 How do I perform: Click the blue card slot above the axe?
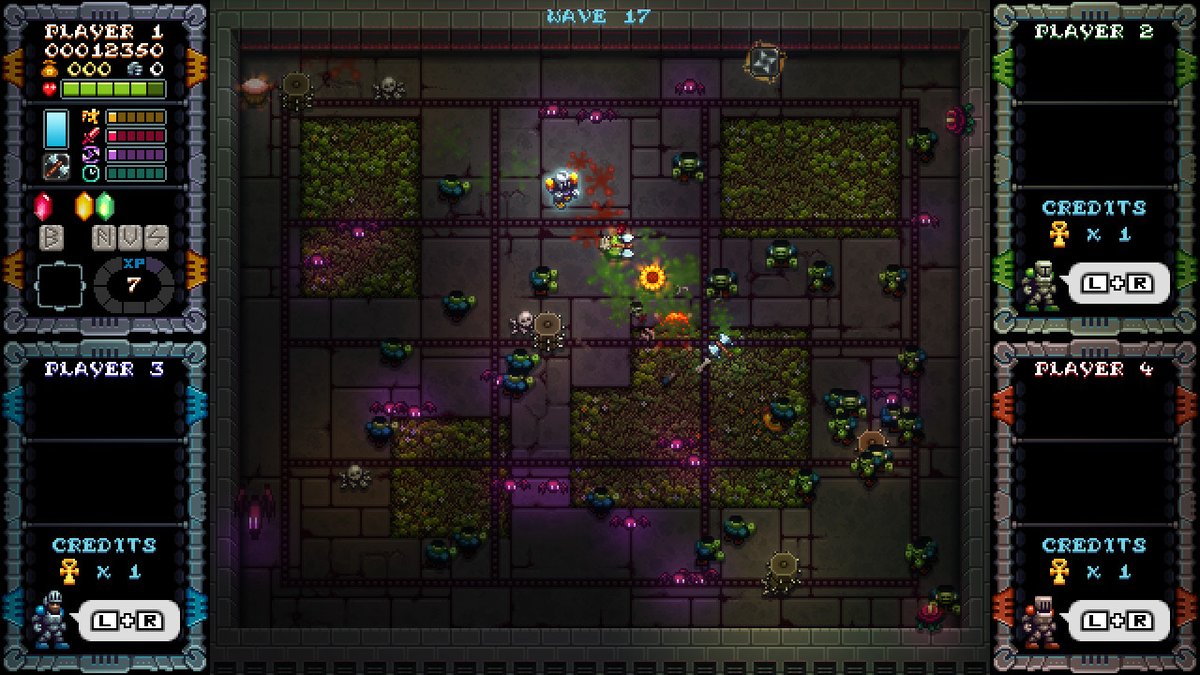(56, 129)
